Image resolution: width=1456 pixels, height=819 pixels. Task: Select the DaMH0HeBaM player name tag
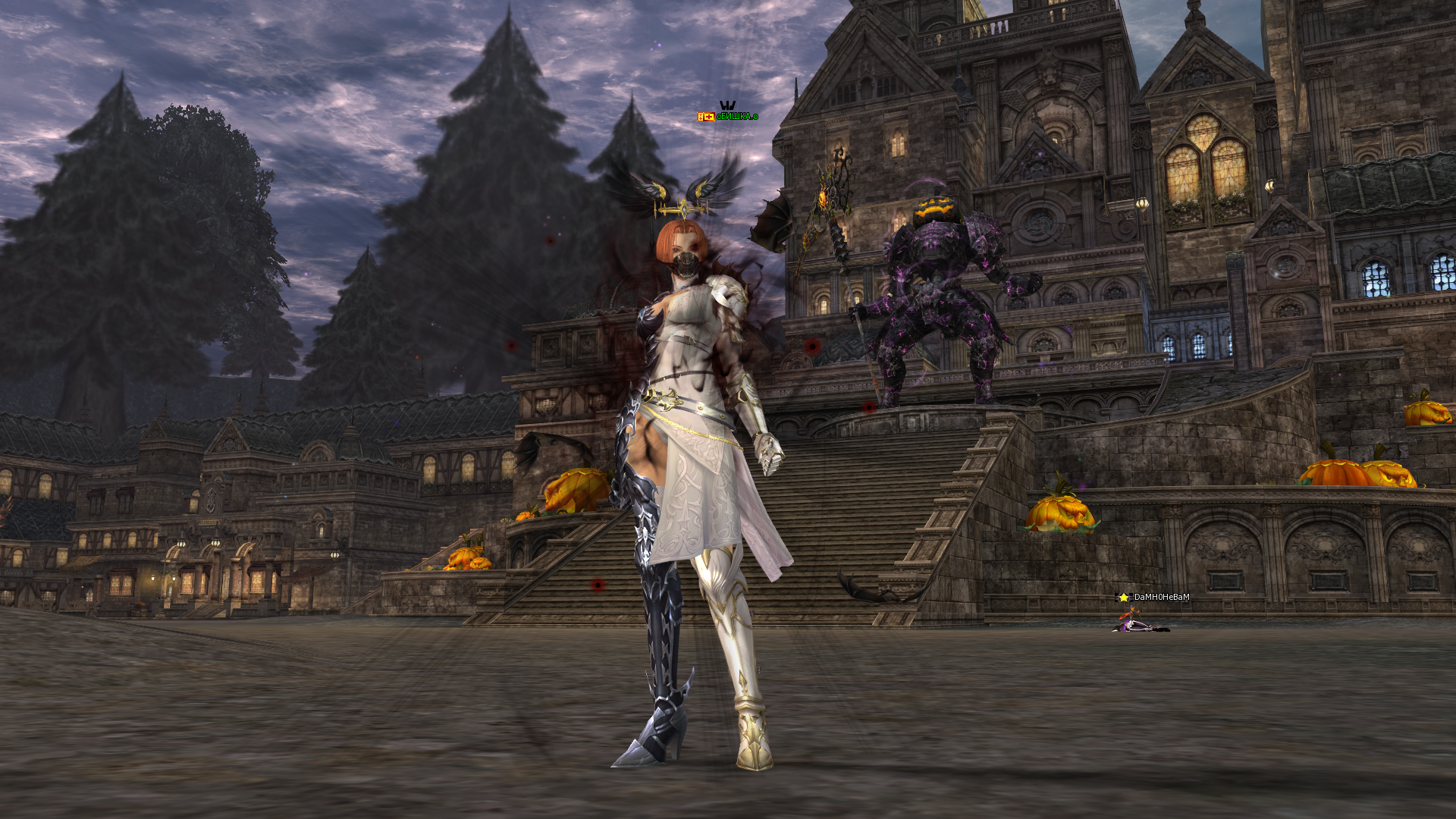1161,598
